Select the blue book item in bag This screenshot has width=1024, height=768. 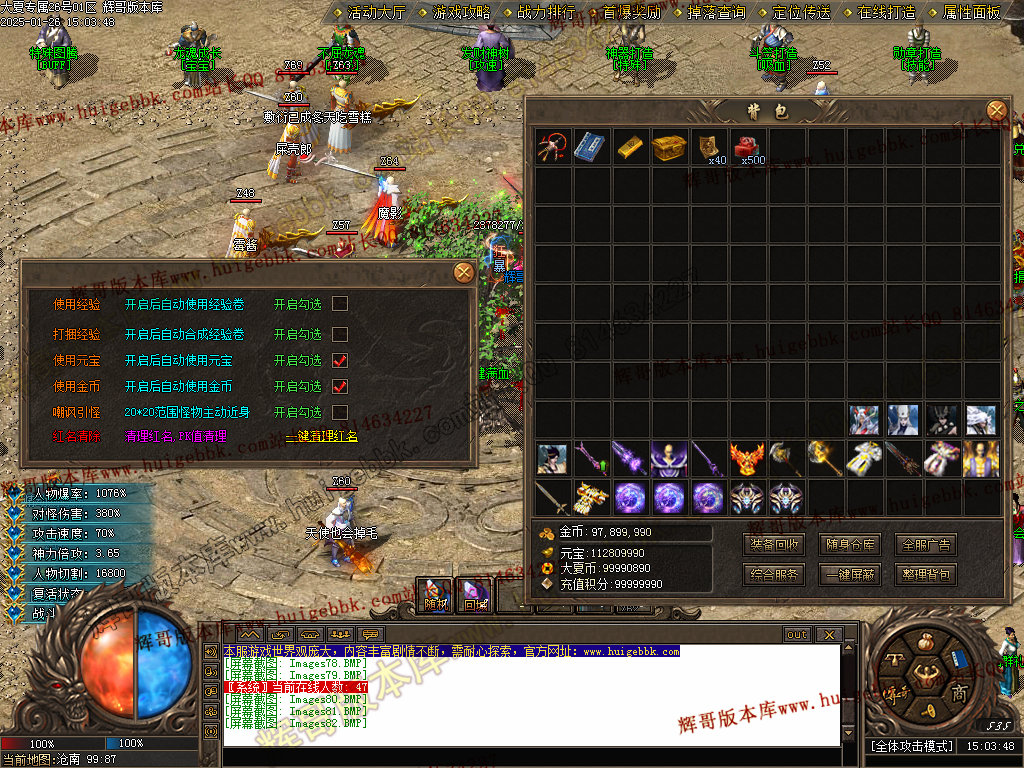coord(590,146)
